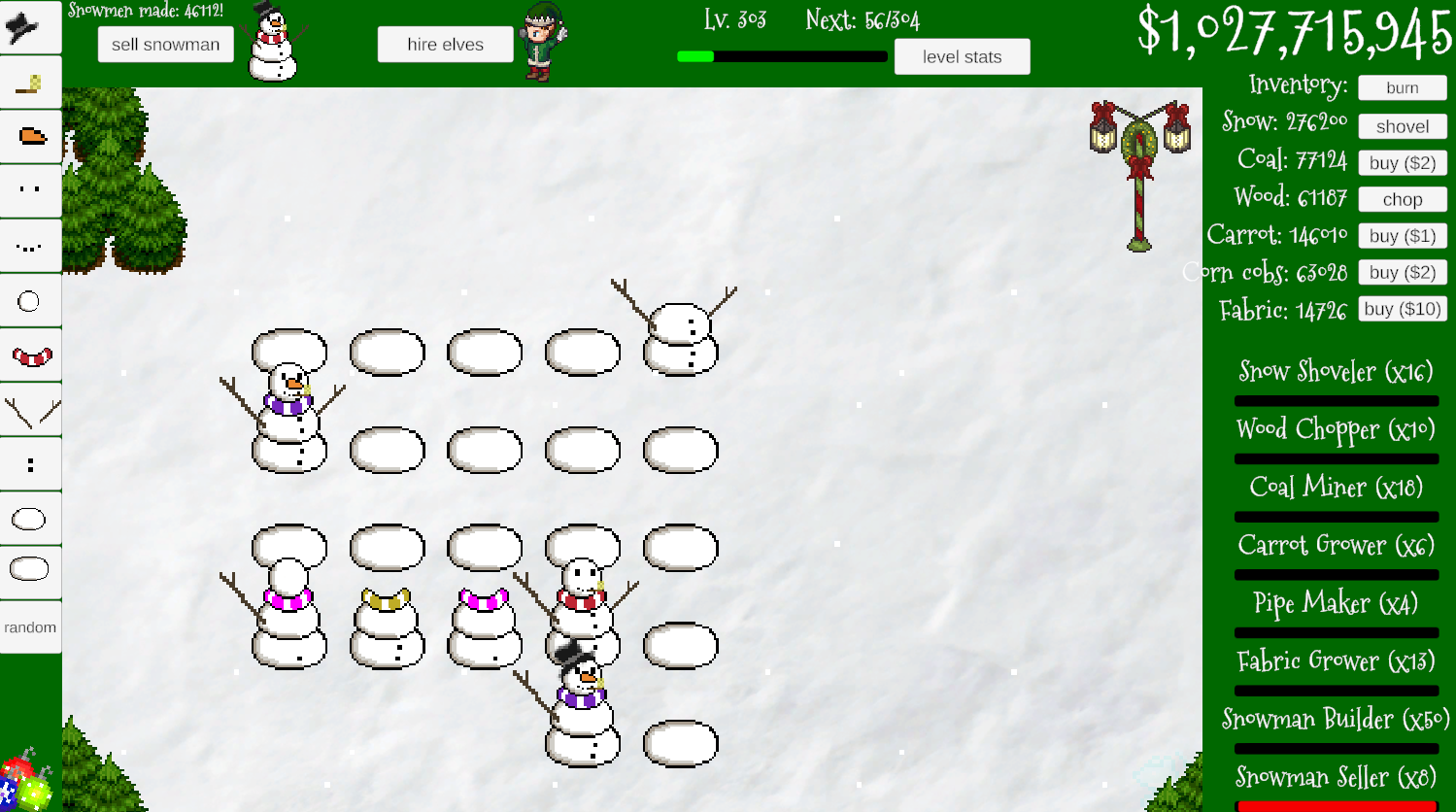This screenshot has width=1456, height=812.
Task: Click the sell snowman button
Action: click(x=165, y=44)
